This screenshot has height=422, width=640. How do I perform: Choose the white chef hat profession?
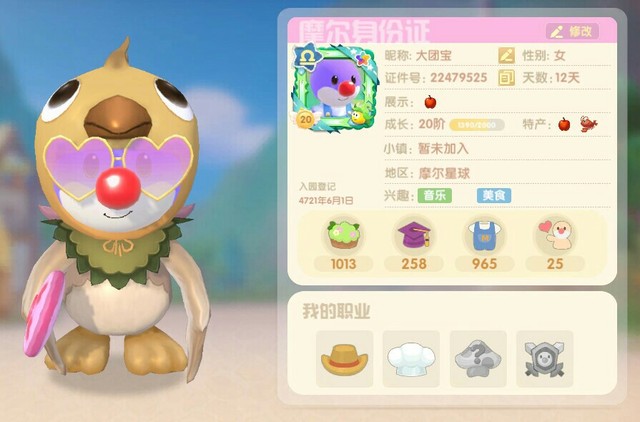(x=411, y=359)
